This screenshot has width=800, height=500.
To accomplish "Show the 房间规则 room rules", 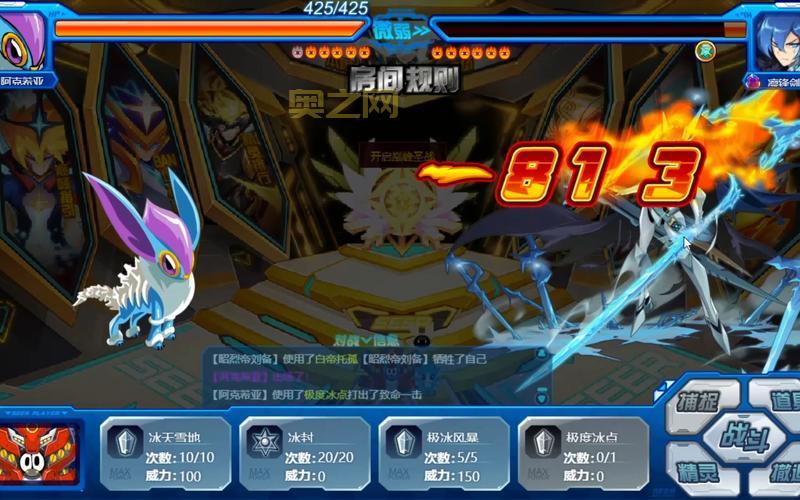I will 403,78.
